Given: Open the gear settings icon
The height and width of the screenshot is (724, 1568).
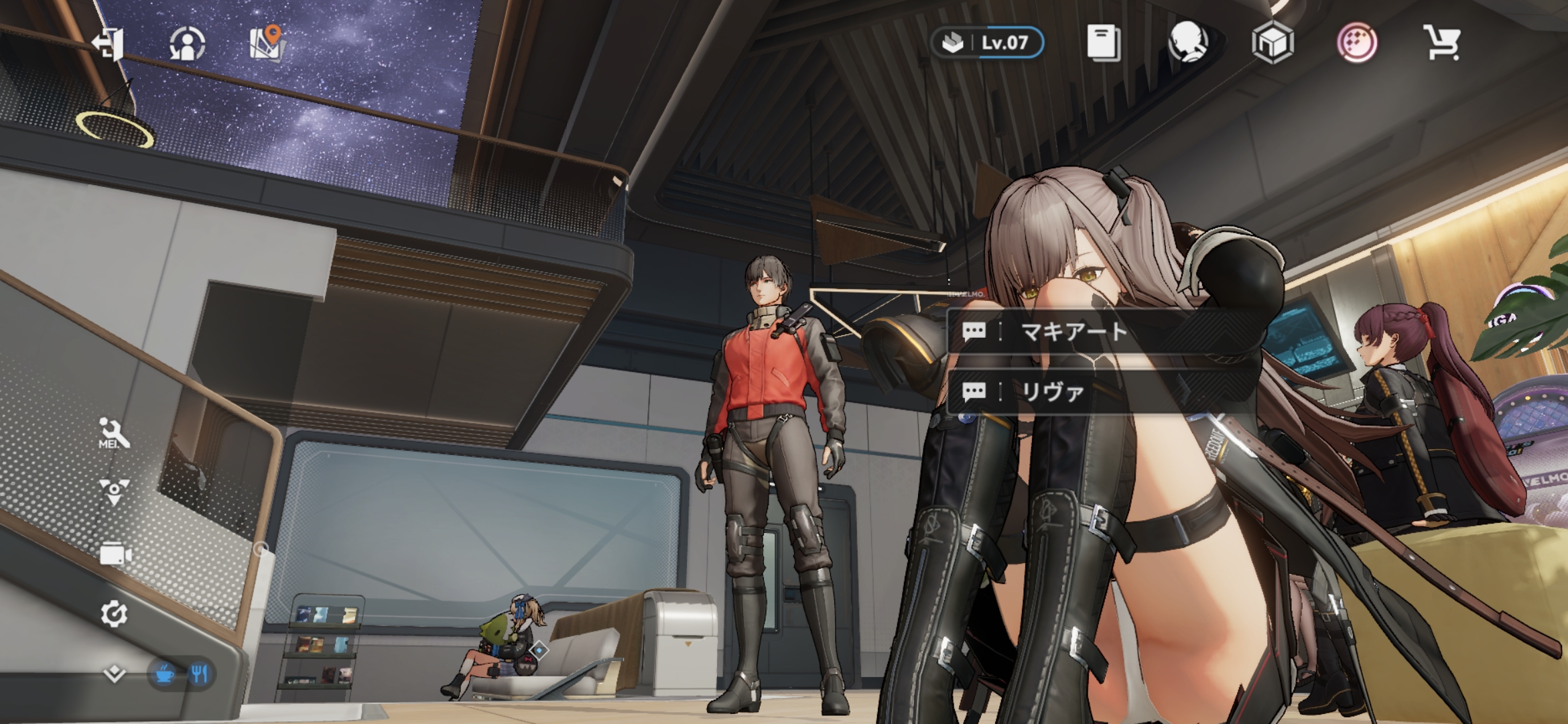Looking at the screenshot, I should 114,614.
